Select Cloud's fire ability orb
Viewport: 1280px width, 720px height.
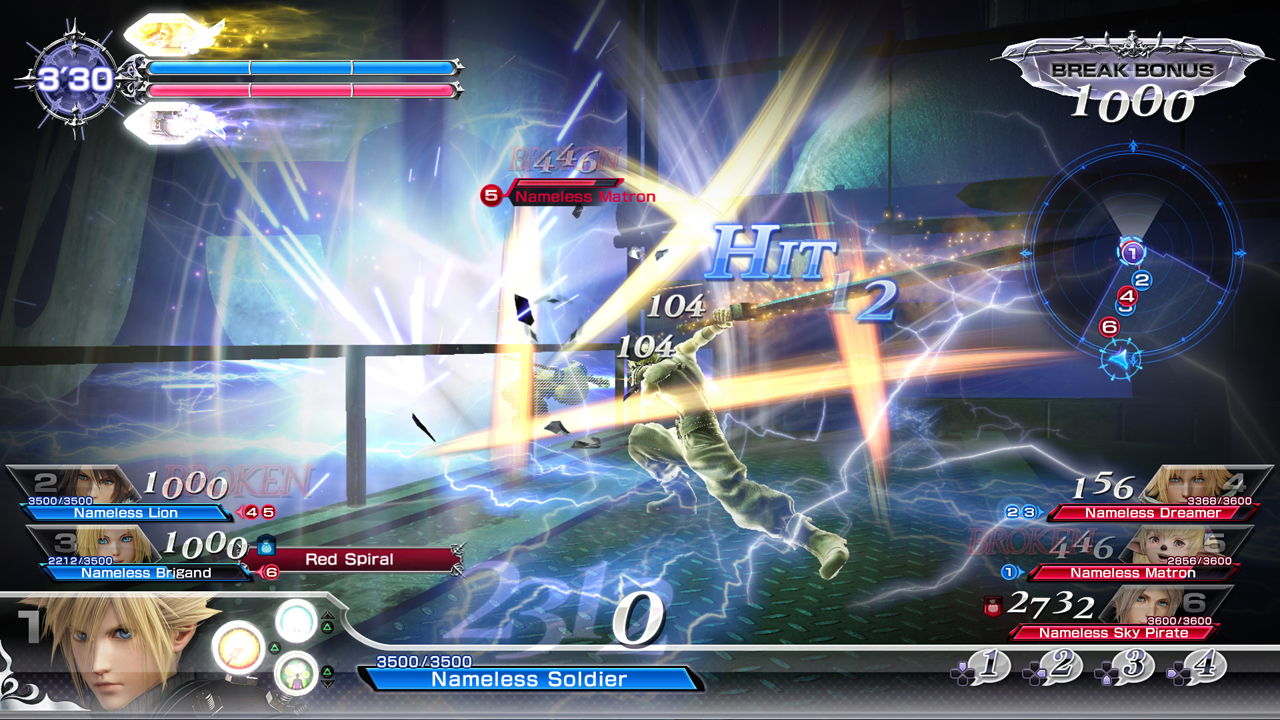click(239, 650)
